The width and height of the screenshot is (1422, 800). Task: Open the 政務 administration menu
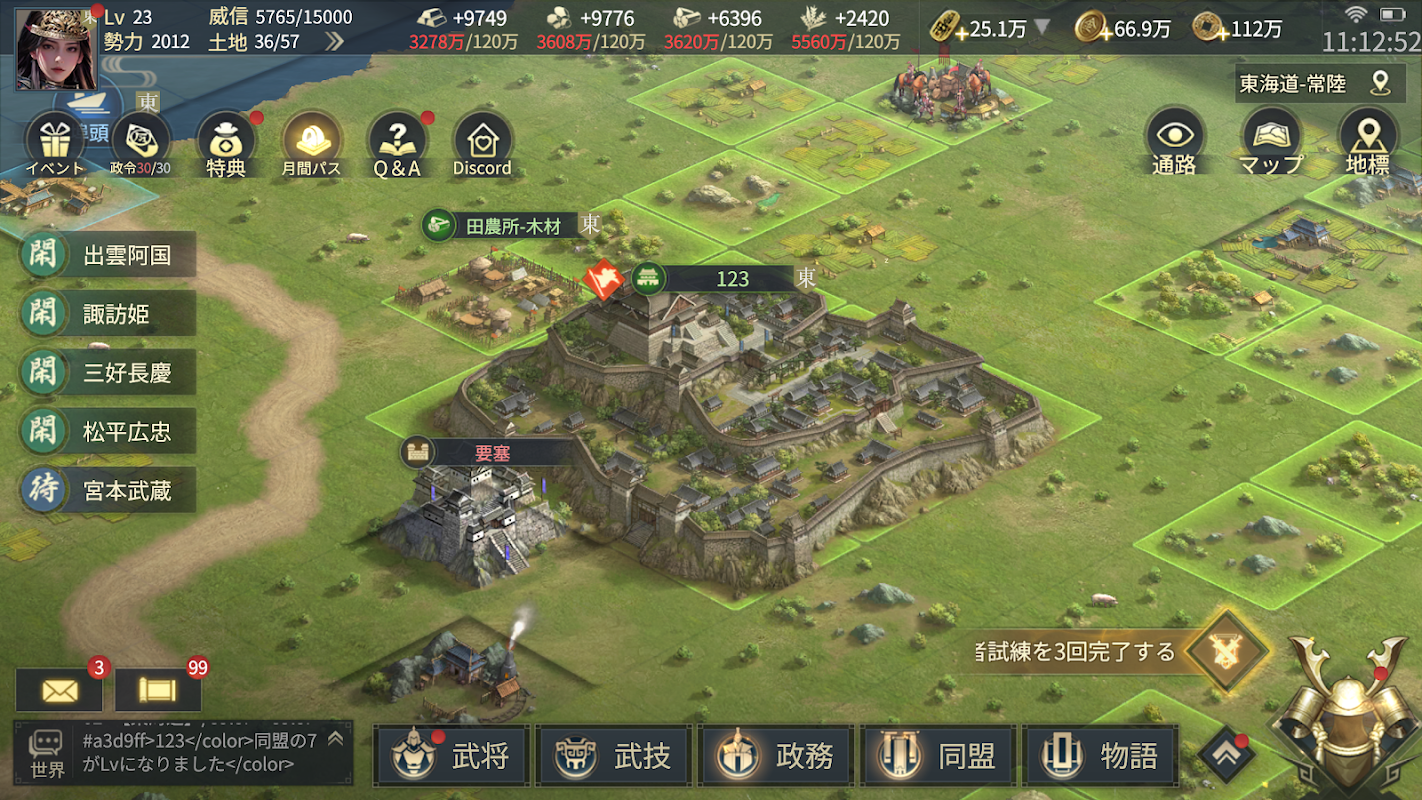(x=776, y=756)
